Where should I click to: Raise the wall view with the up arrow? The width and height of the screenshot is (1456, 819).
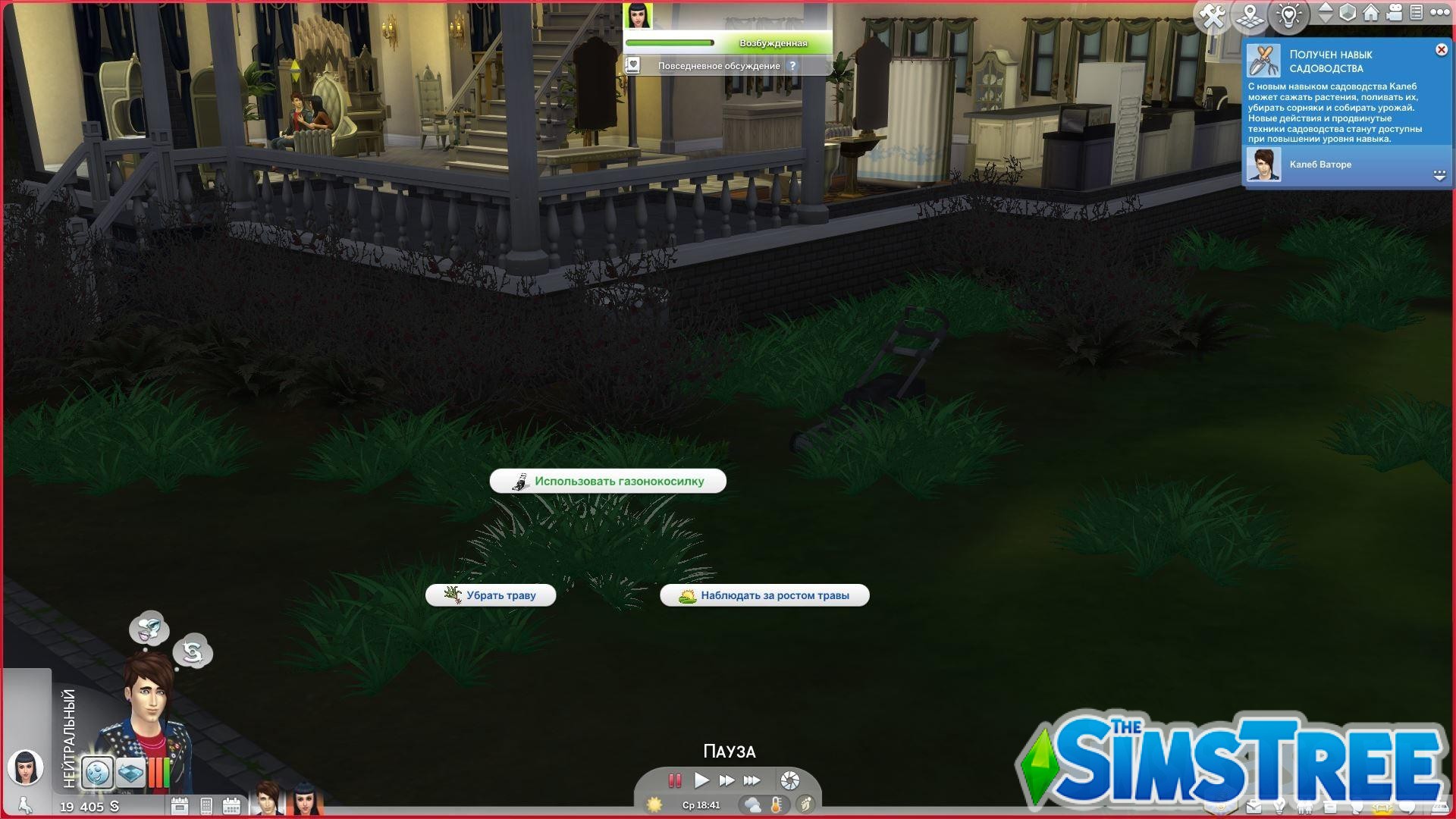[x=1325, y=8]
